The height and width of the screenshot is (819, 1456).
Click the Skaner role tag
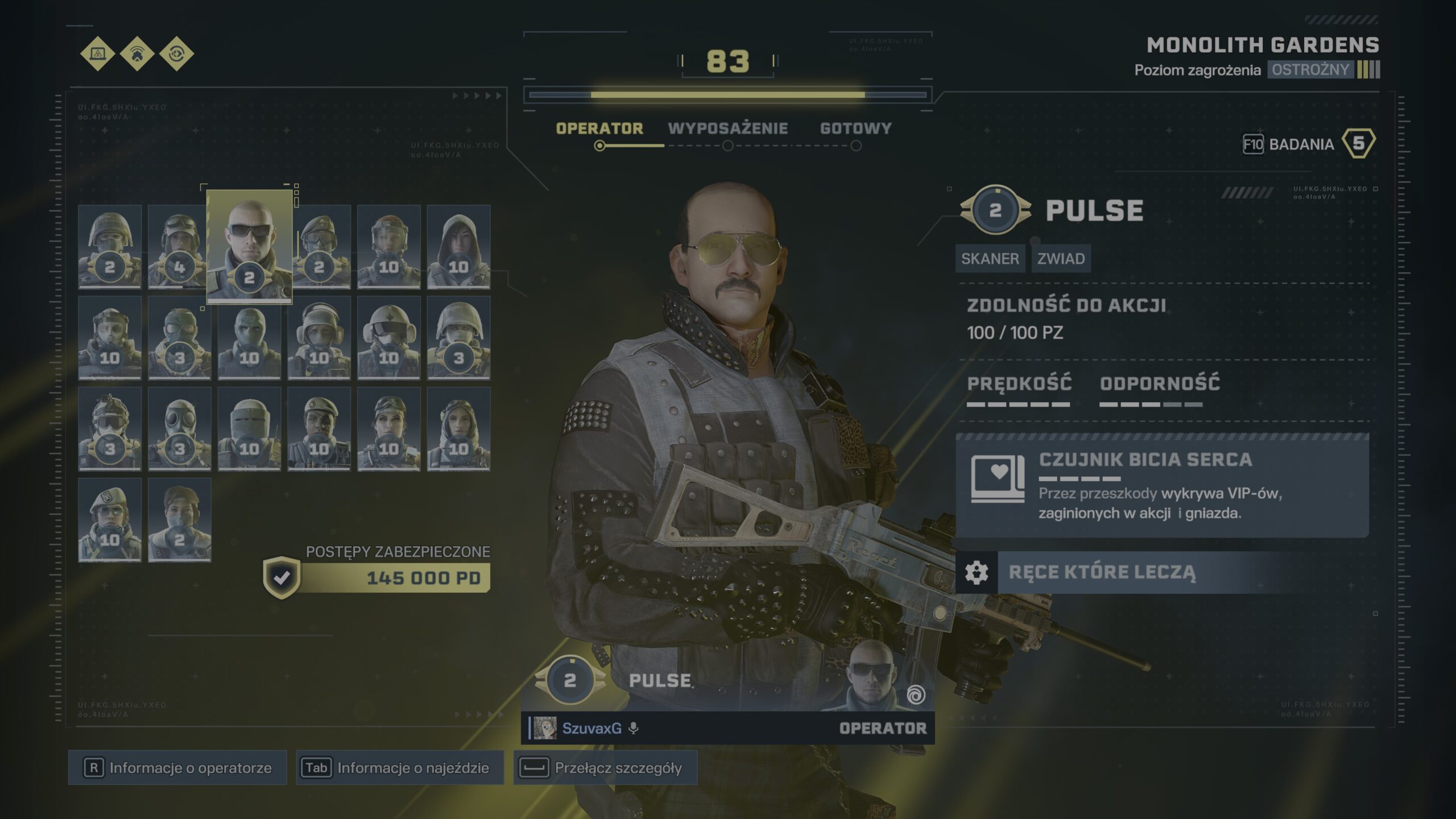pyautogui.click(x=990, y=259)
